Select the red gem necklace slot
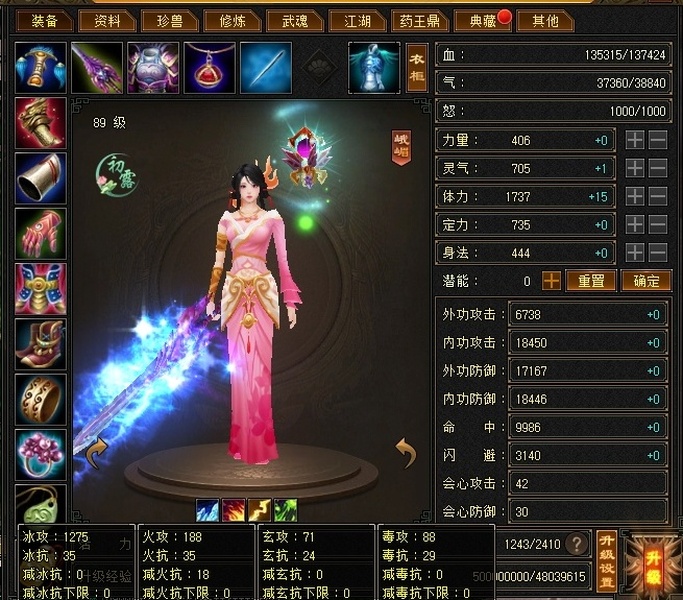Screen dimensions: 683x600 coord(209,68)
